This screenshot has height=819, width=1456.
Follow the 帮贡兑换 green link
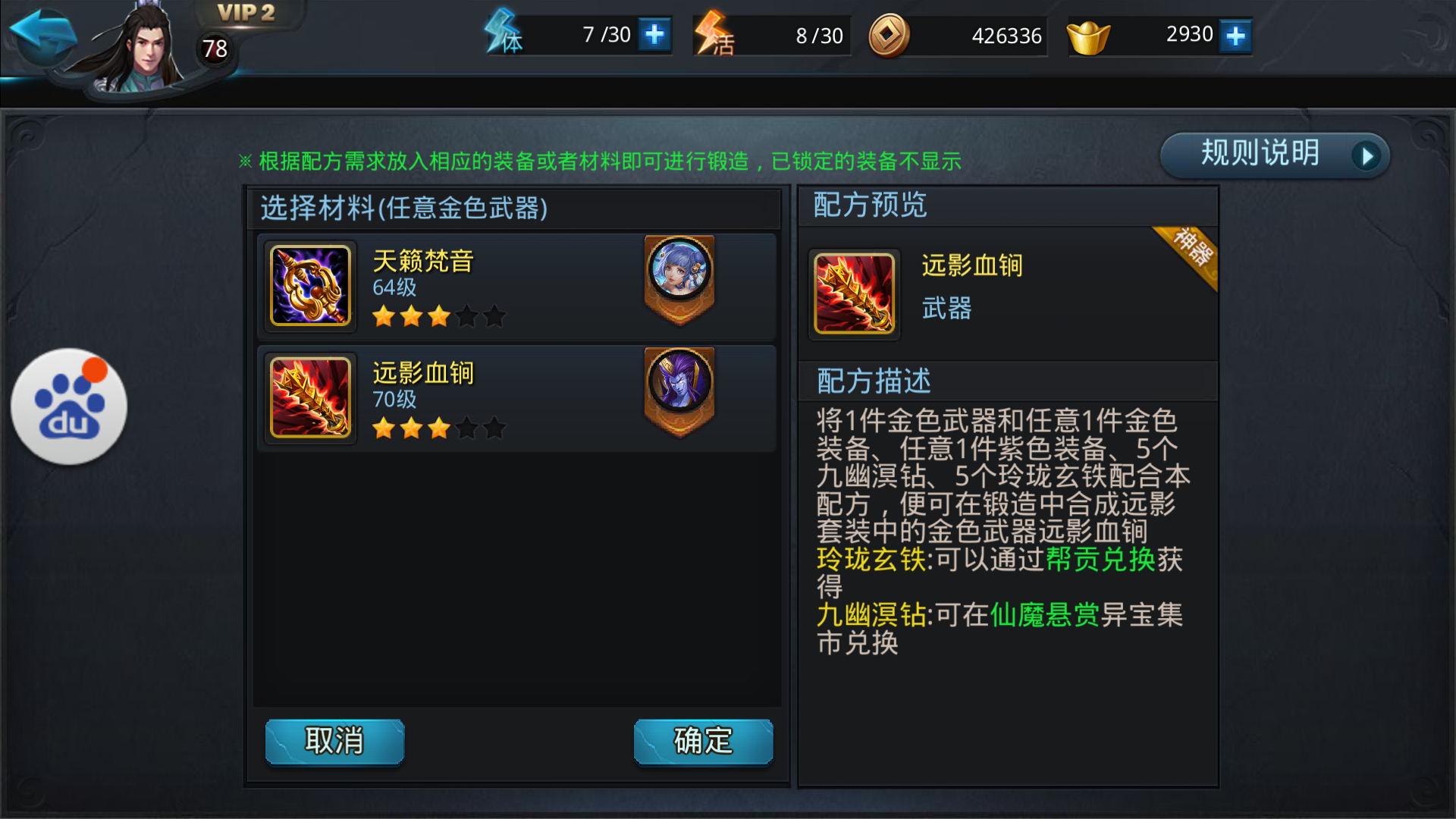[x=1100, y=560]
